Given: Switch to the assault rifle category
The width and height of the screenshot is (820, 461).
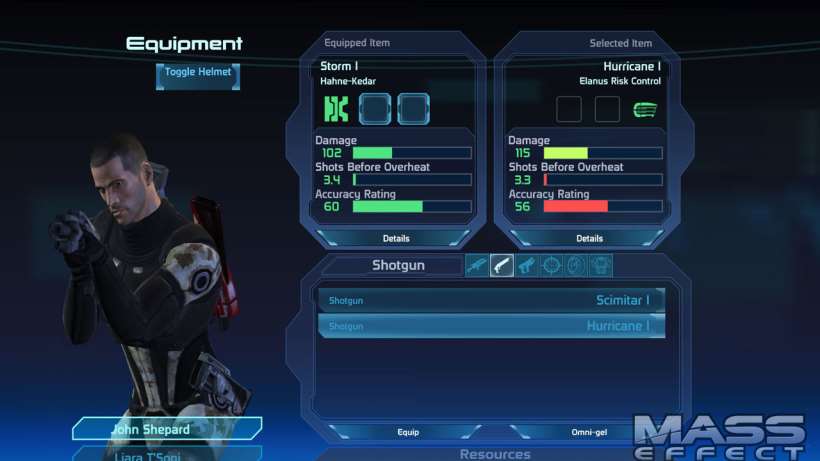Looking at the screenshot, I should [477, 265].
